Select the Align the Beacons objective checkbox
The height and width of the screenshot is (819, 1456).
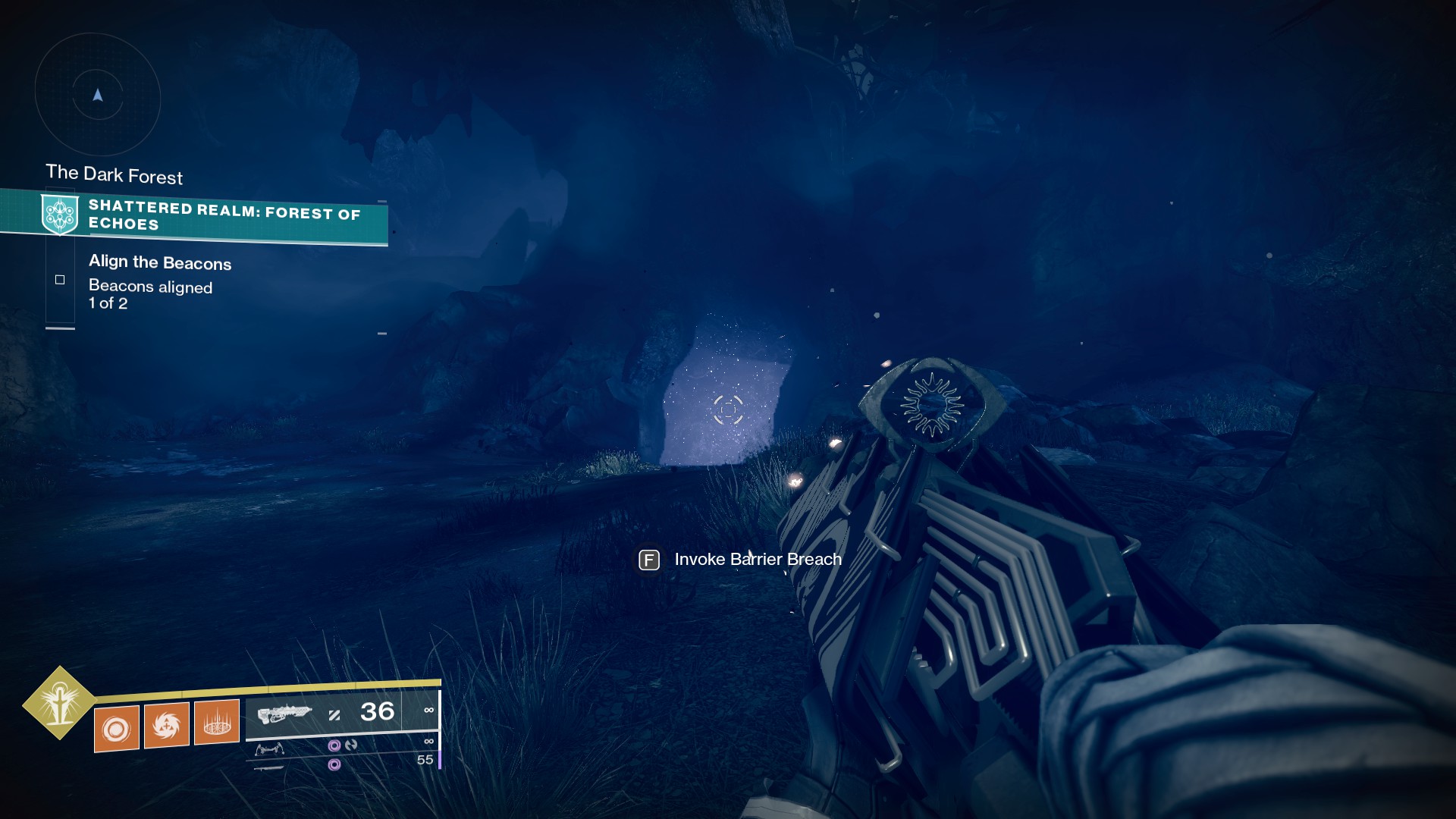coord(60,280)
